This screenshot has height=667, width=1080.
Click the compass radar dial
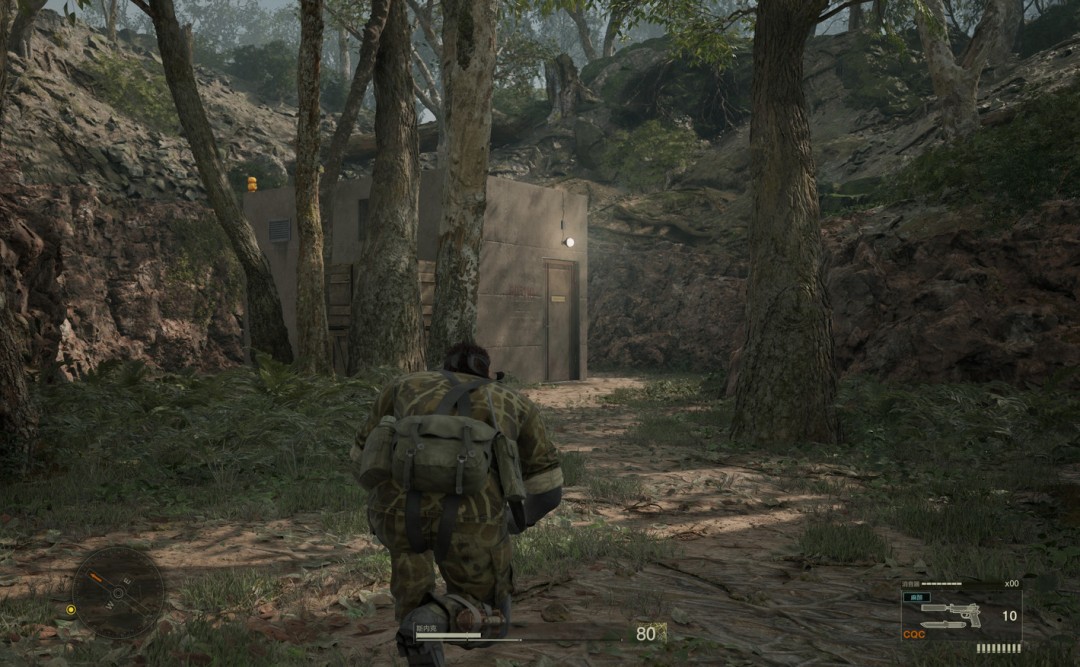pyautogui.click(x=118, y=592)
